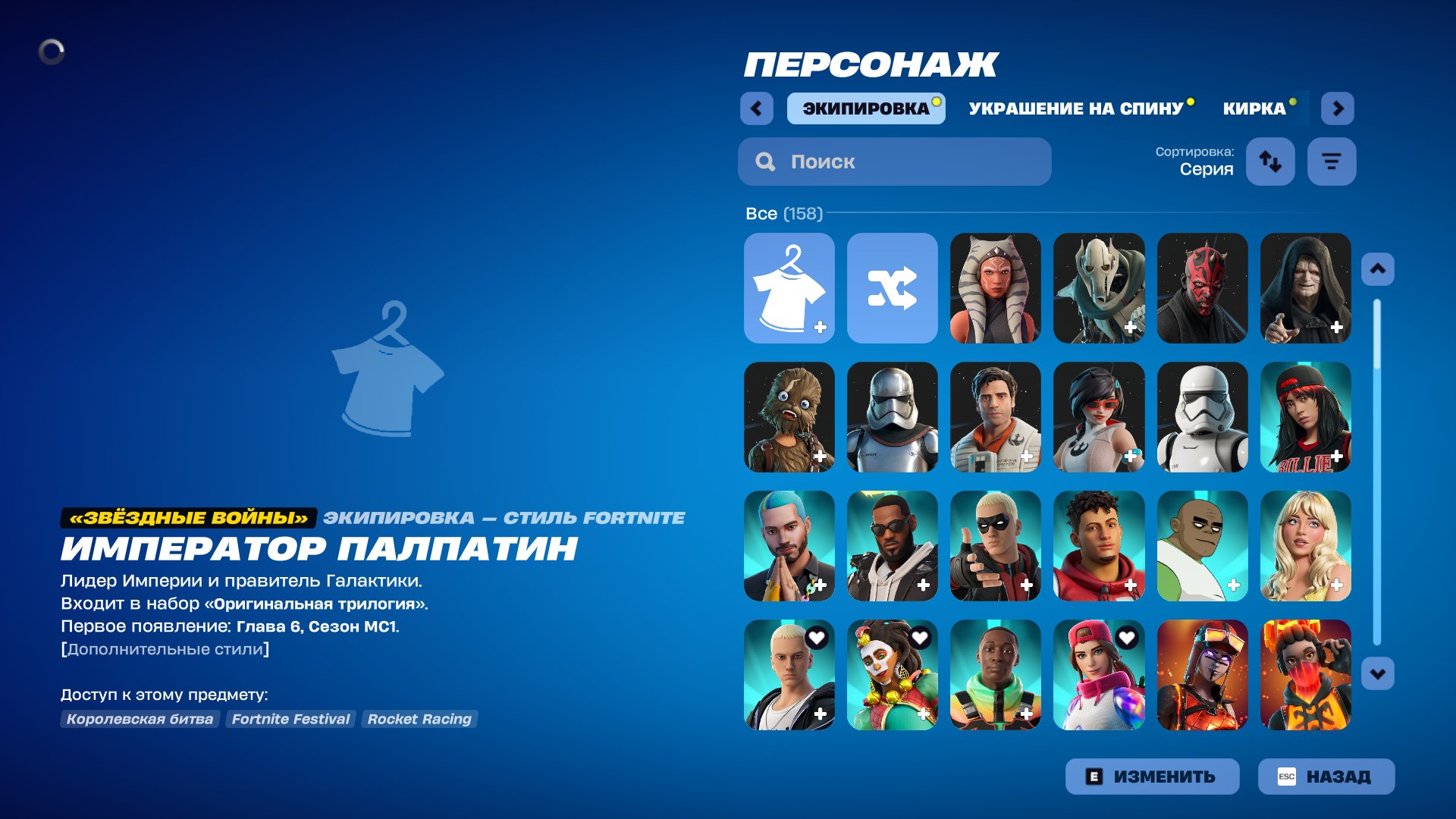Select the empty hanger outfit slot
The width and height of the screenshot is (1456, 819).
coord(789,287)
